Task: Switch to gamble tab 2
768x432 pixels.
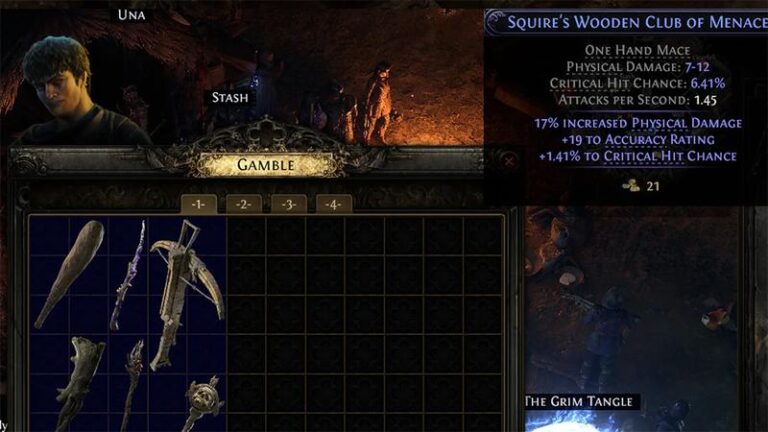Action: (243, 205)
